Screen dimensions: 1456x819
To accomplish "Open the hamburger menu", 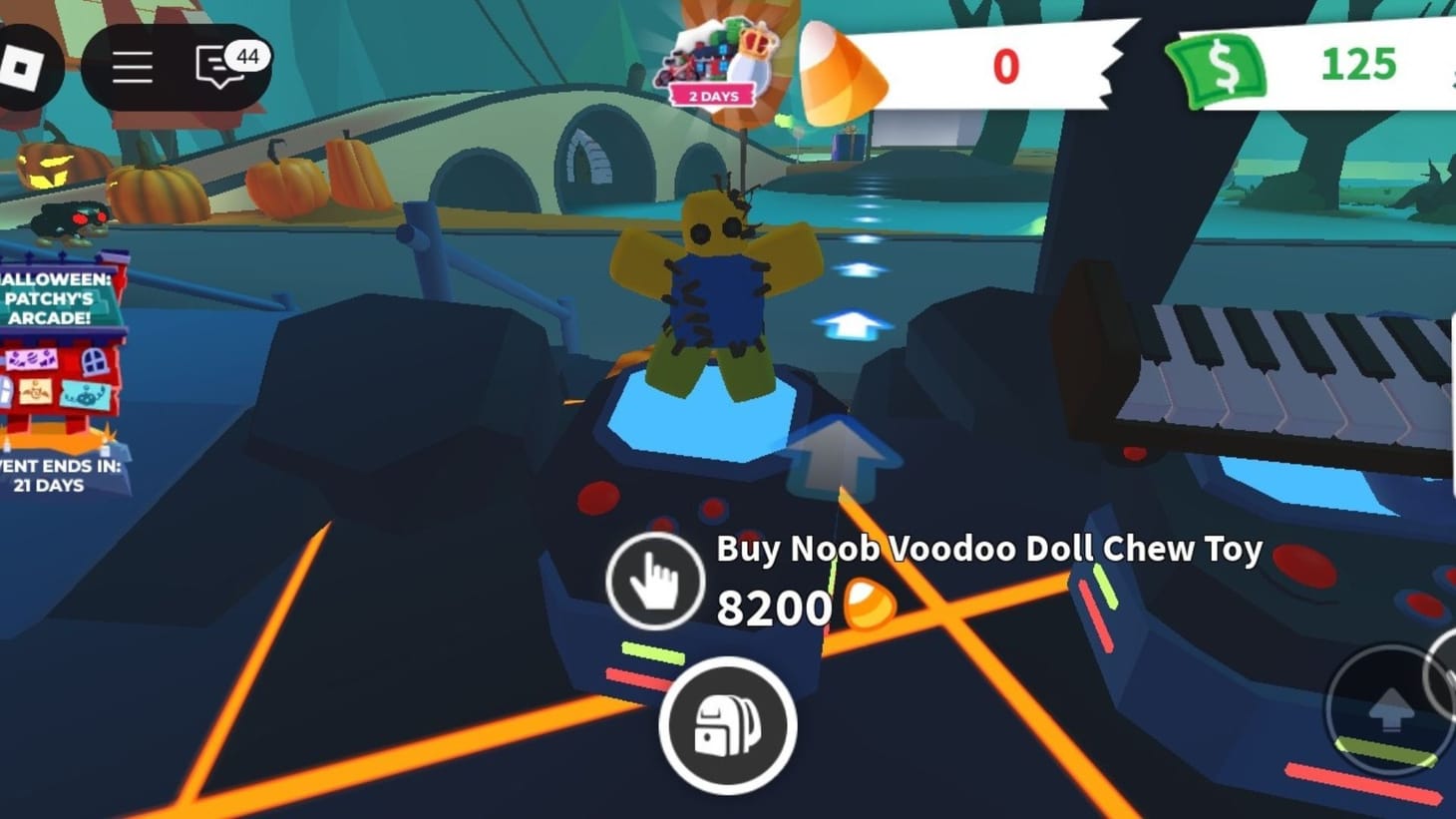I will pyautogui.click(x=133, y=66).
